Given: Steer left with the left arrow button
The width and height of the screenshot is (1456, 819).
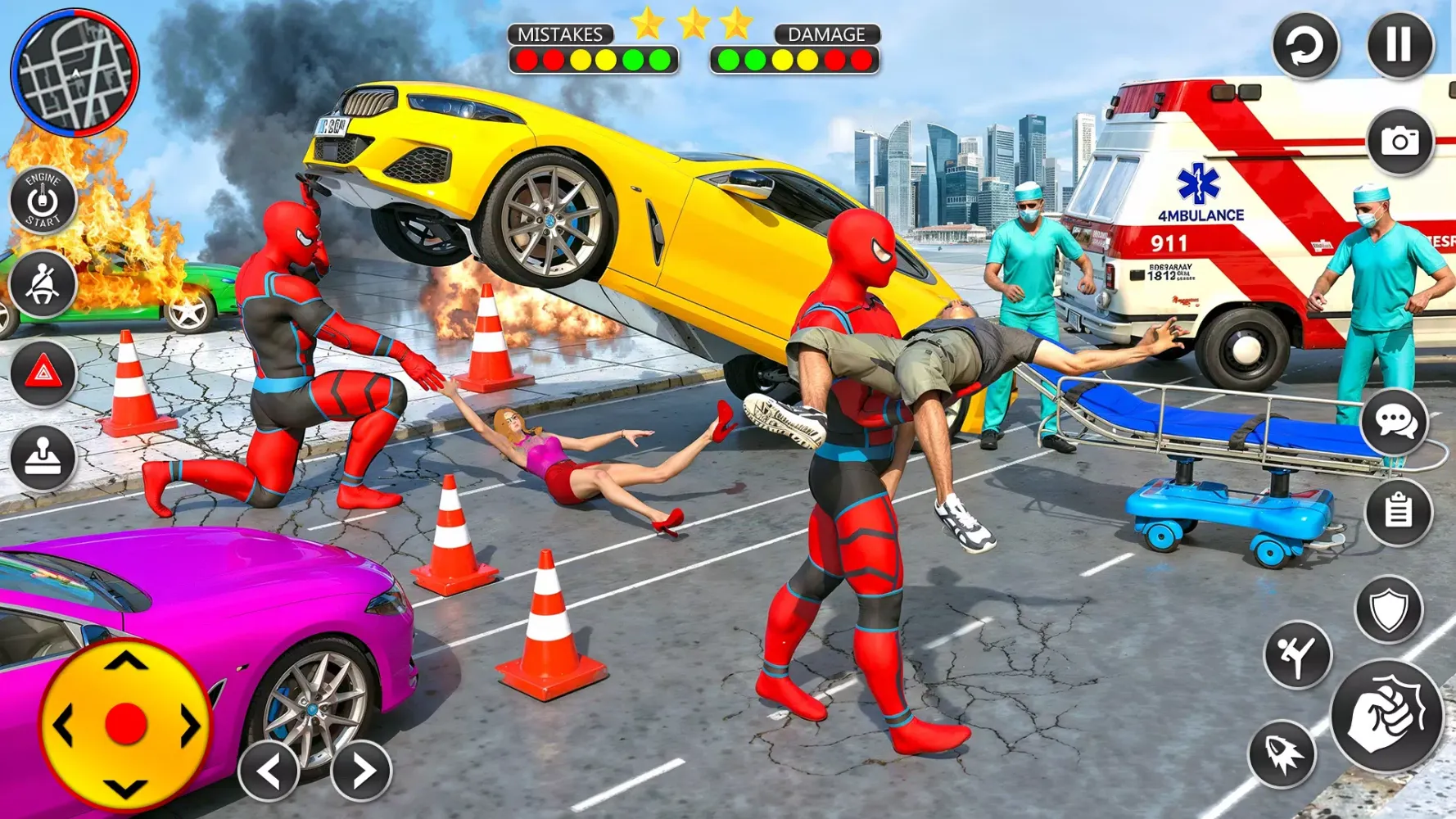Looking at the screenshot, I should click(269, 770).
